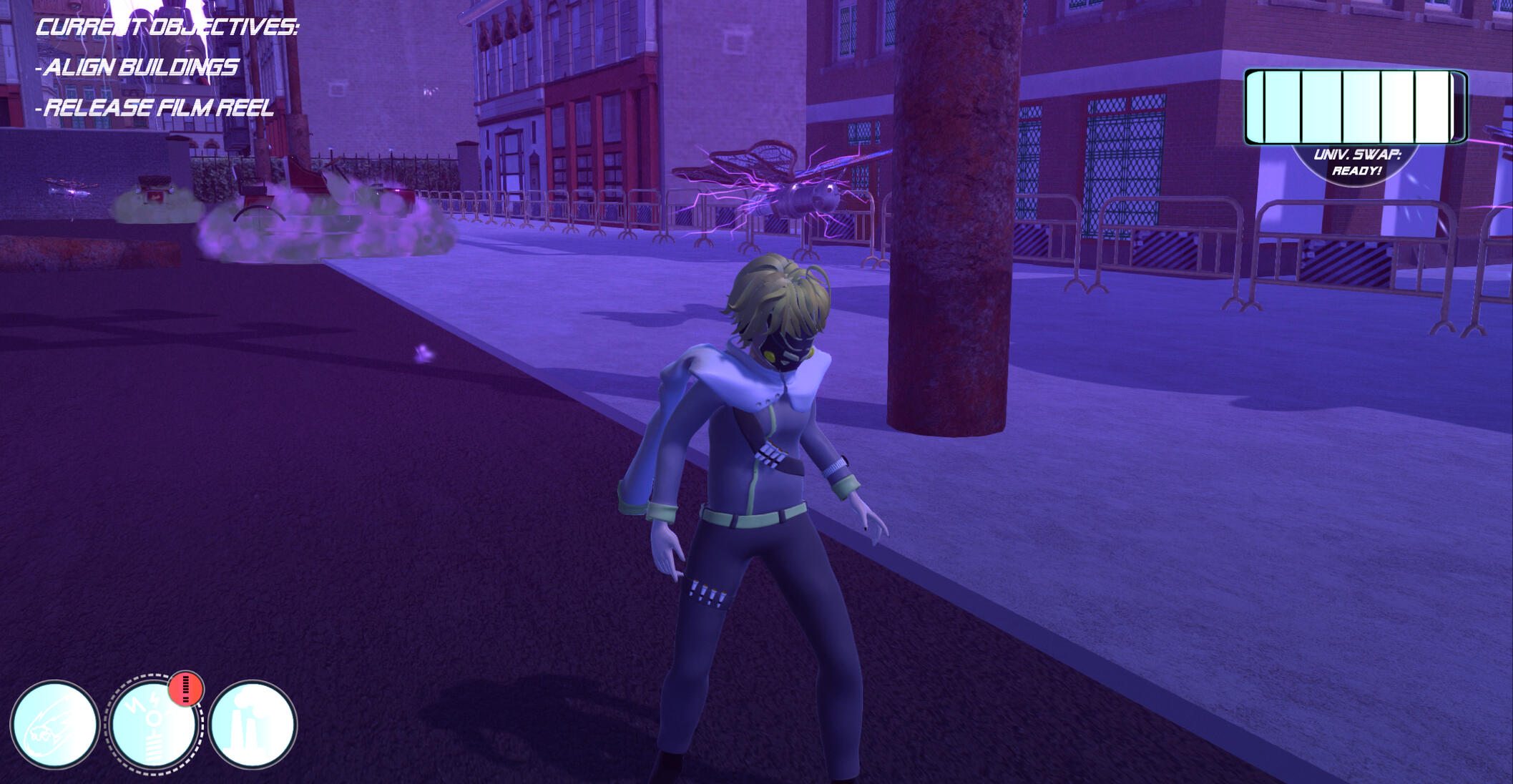Select the lightning tesla coil ability
This screenshot has height=784, width=1513.
point(154,725)
